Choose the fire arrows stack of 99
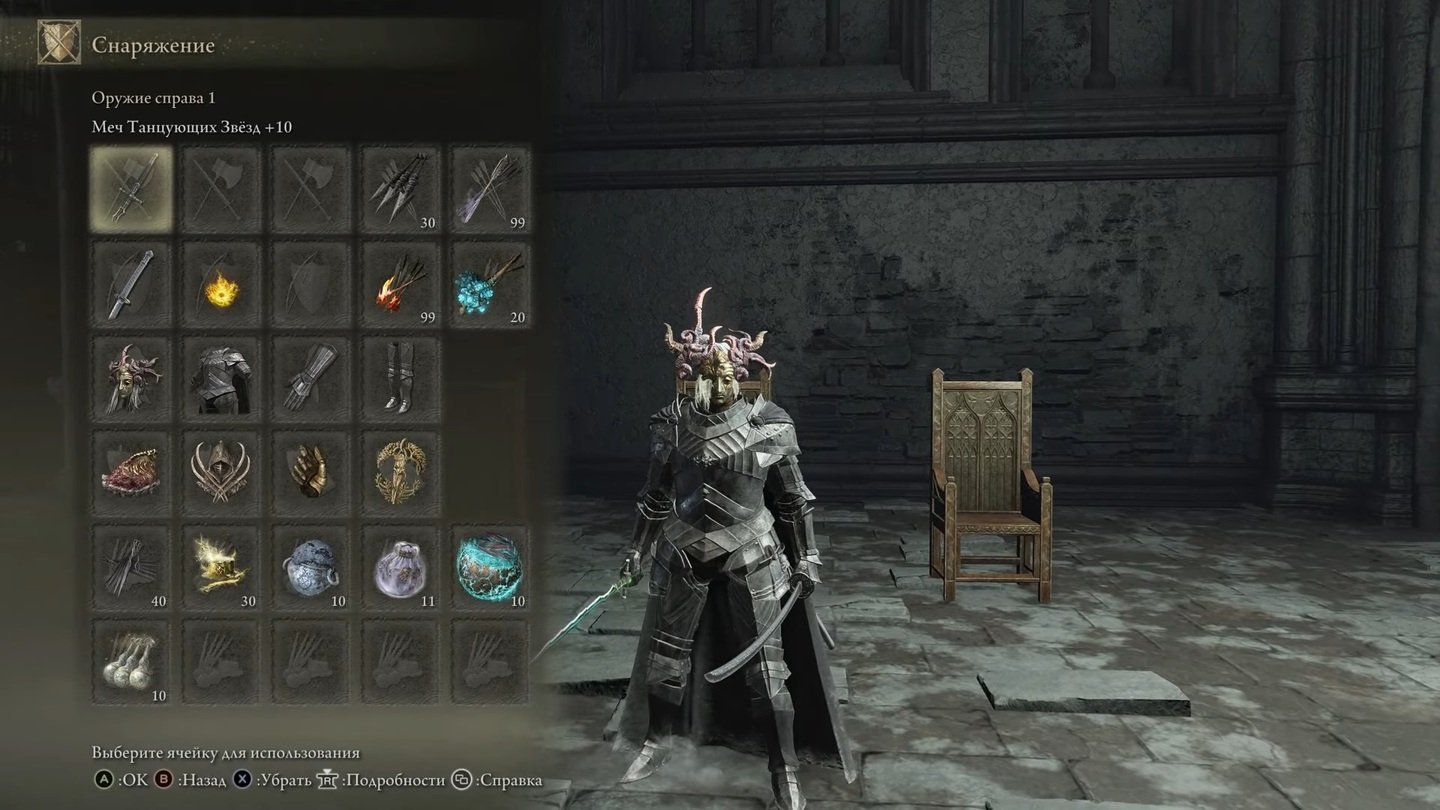This screenshot has height=810, width=1440. (400, 283)
